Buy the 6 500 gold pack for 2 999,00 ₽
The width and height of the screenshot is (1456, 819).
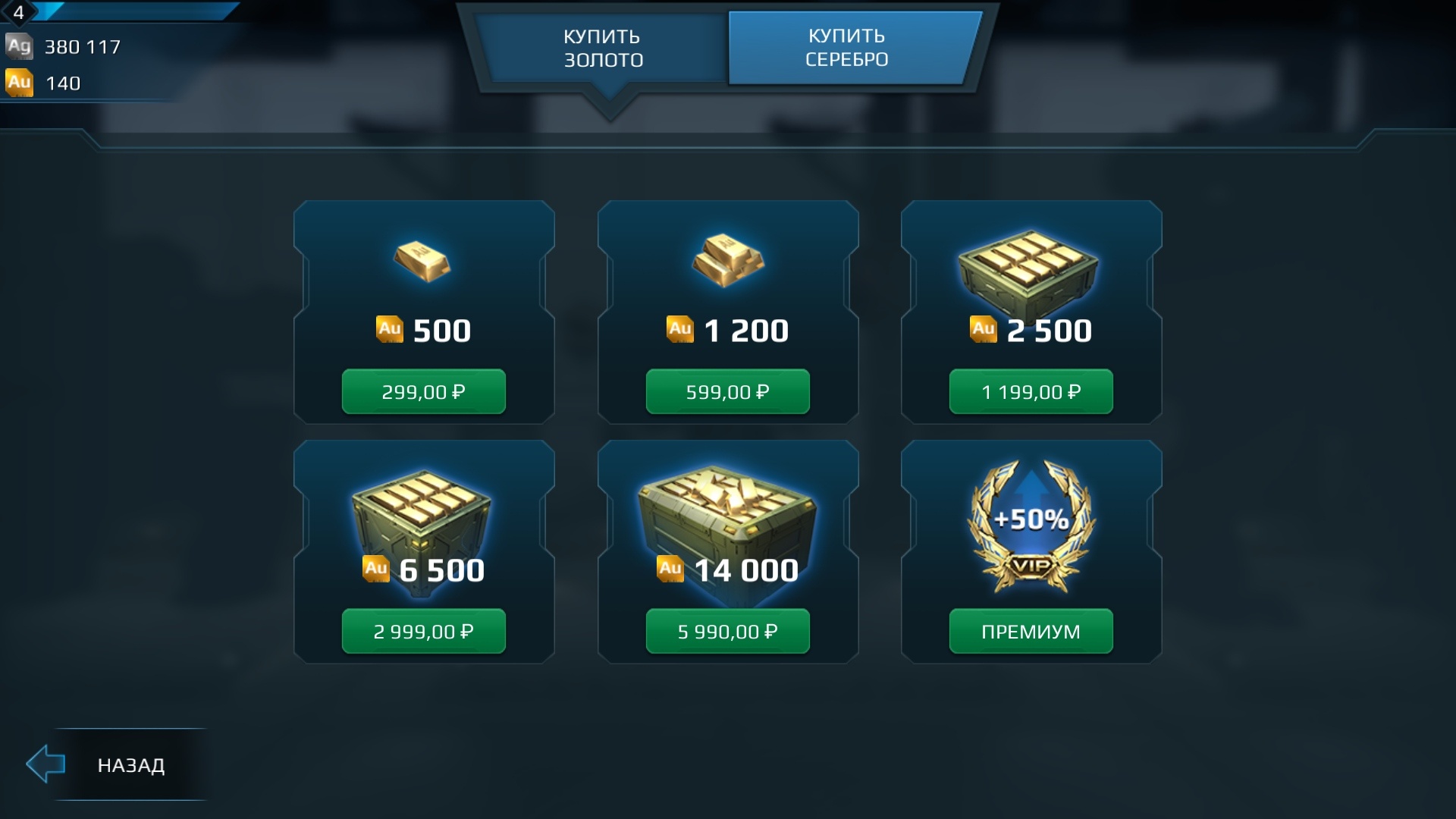[423, 632]
